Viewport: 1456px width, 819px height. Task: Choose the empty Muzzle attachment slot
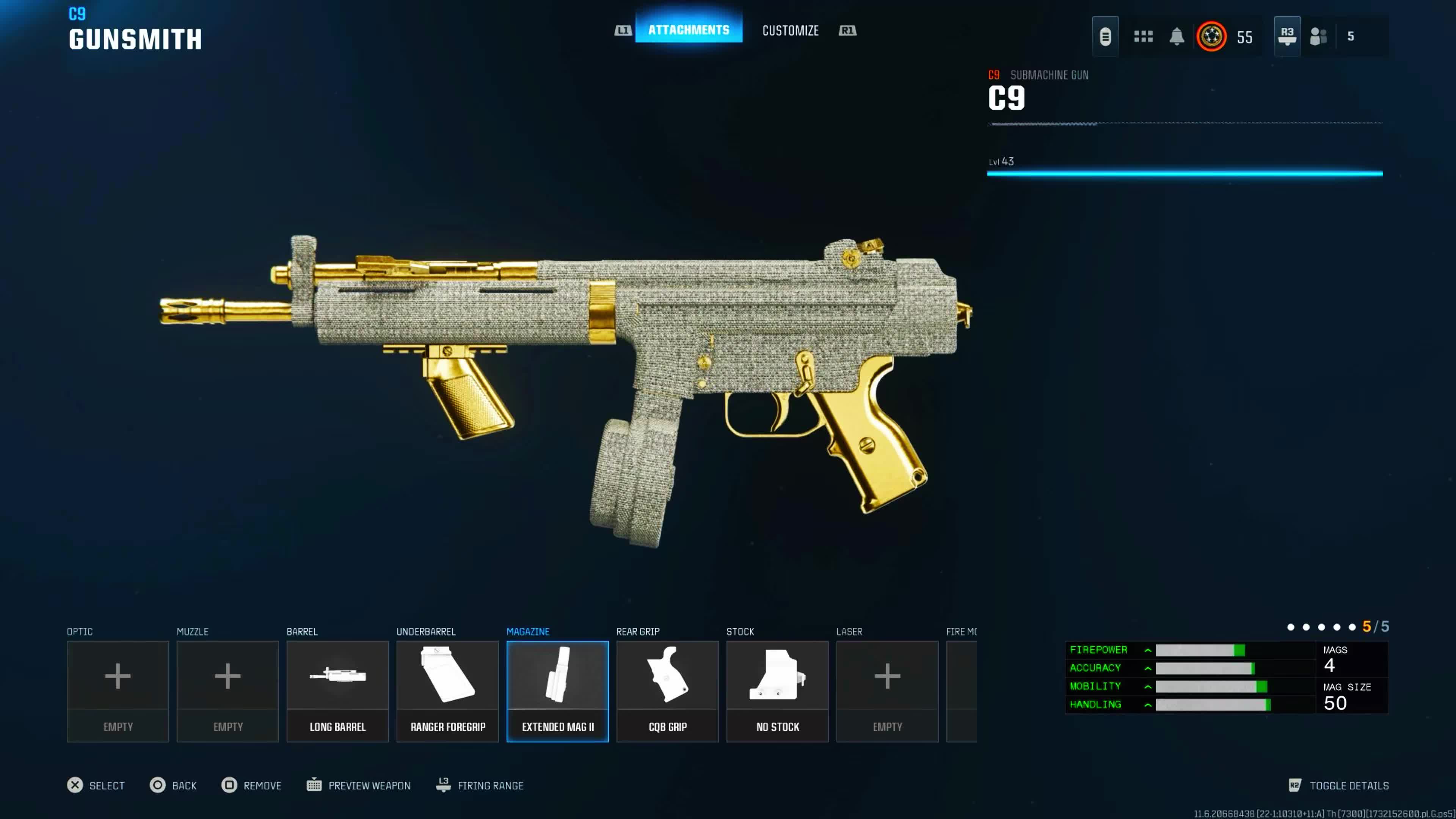[228, 691]
